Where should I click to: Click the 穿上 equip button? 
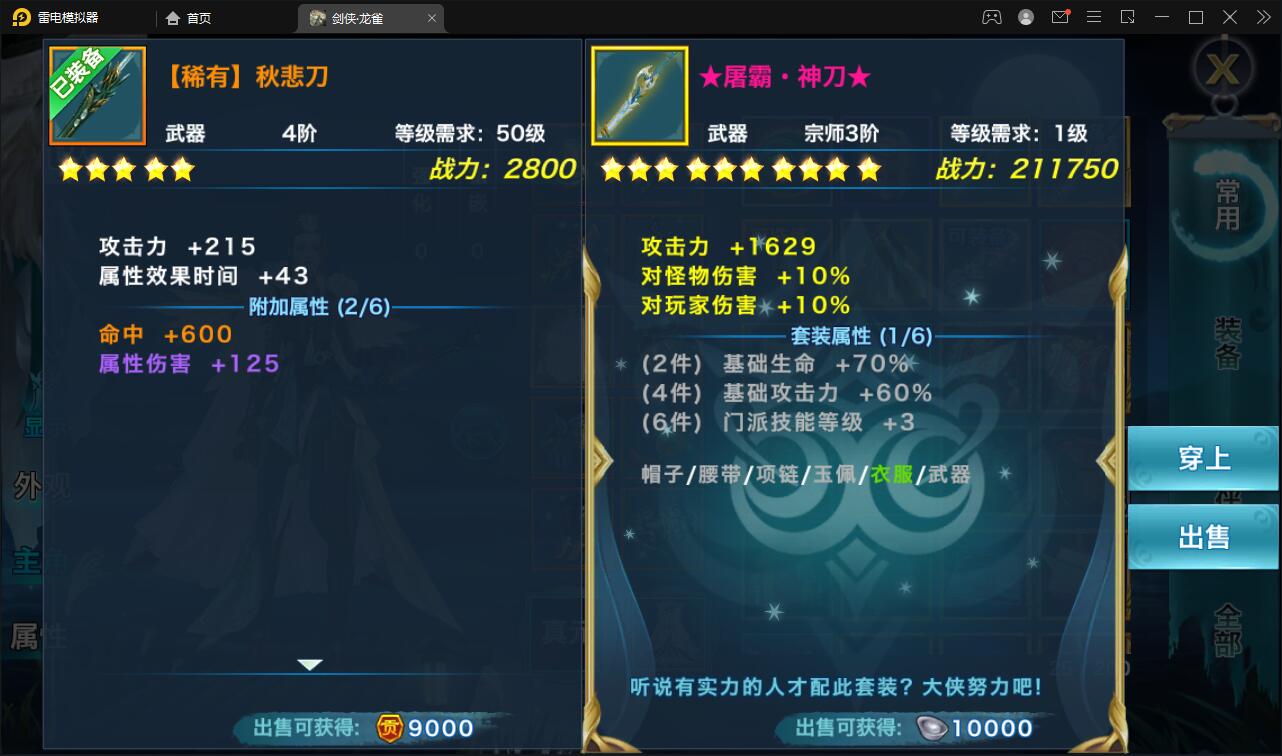pos(1203,459)
